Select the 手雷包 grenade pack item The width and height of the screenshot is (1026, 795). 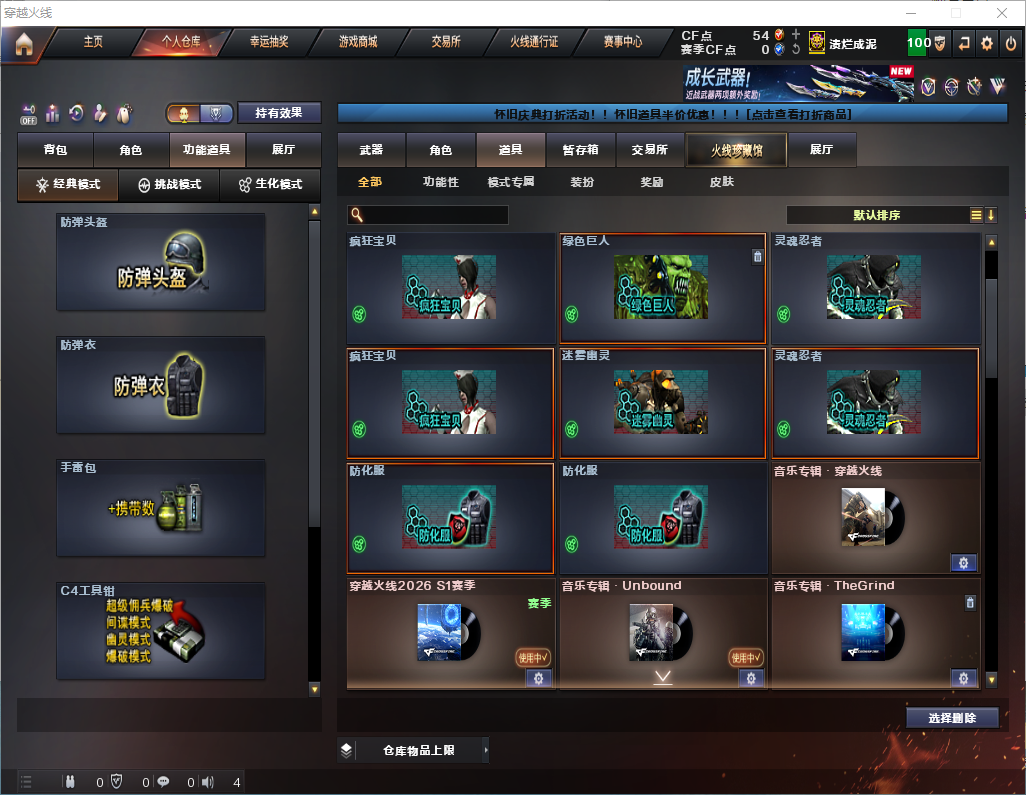[x=161, y=508]
